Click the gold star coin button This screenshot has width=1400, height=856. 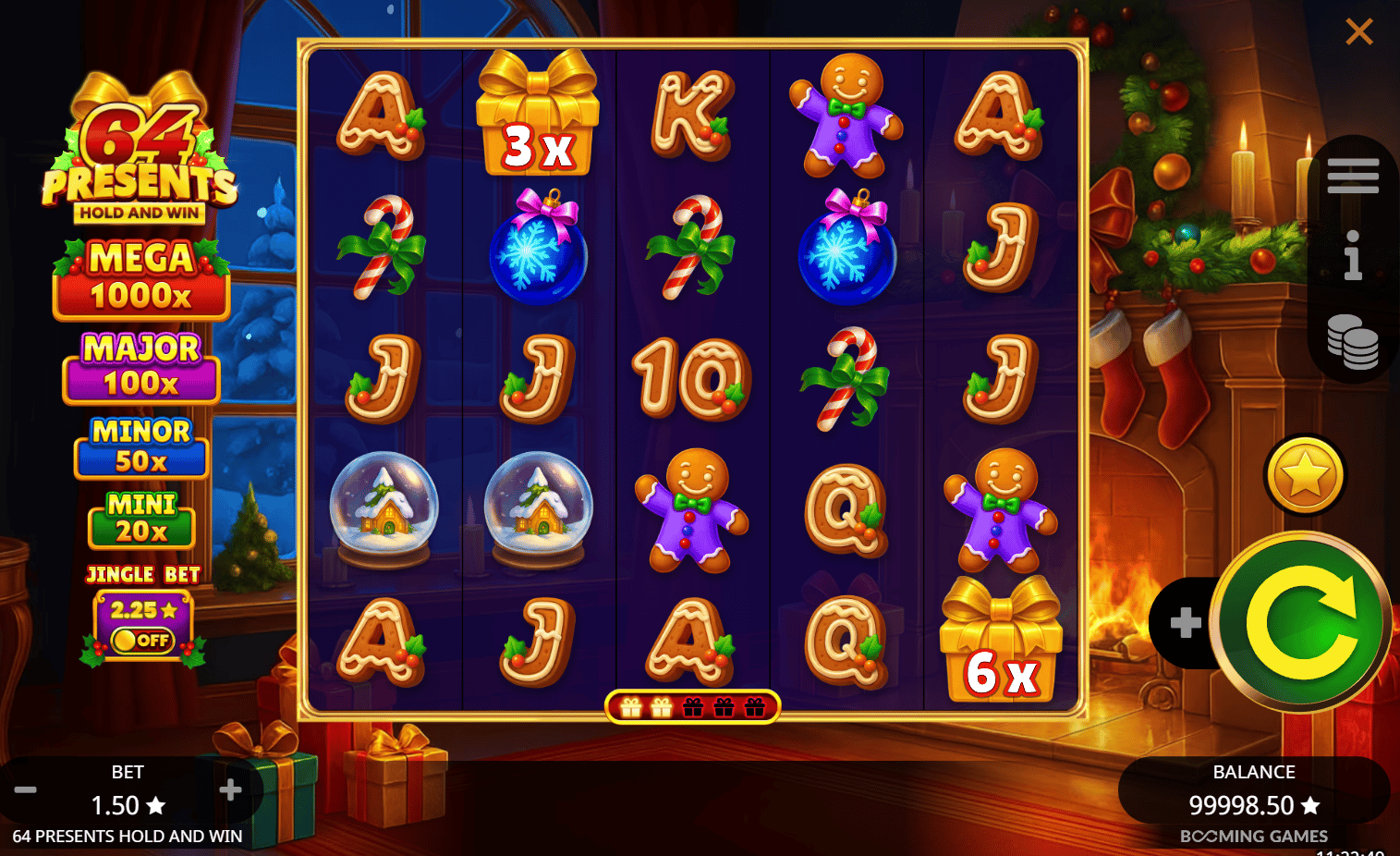point(1305,475)
